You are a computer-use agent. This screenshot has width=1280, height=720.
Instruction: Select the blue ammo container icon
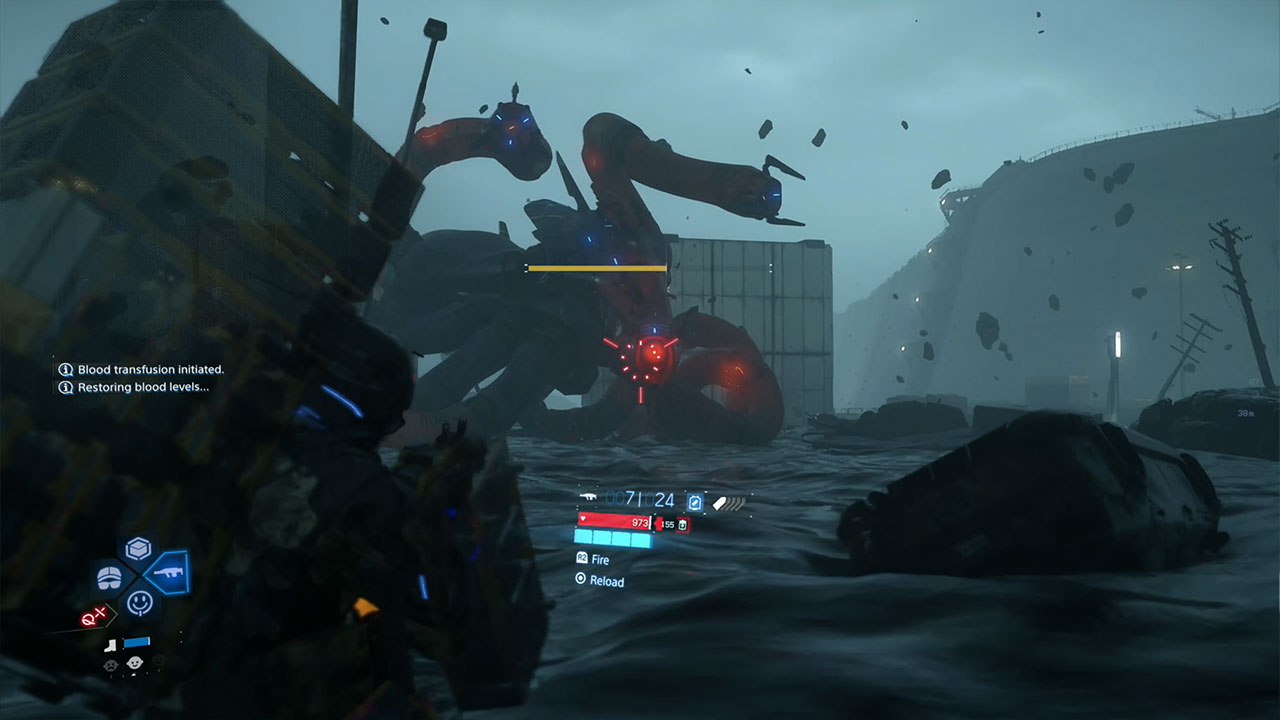695,502
